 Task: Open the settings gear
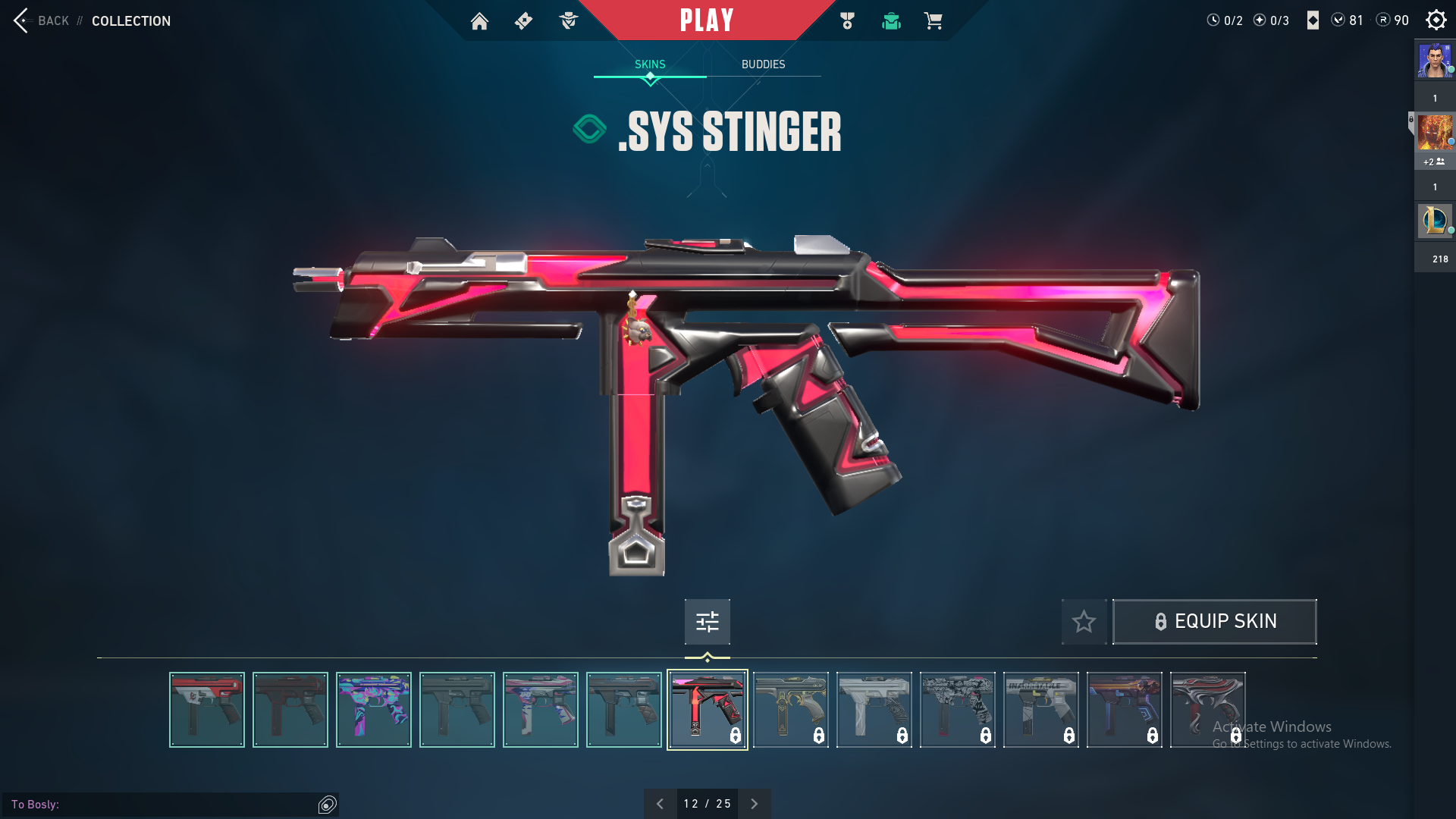pos(1436,20)
